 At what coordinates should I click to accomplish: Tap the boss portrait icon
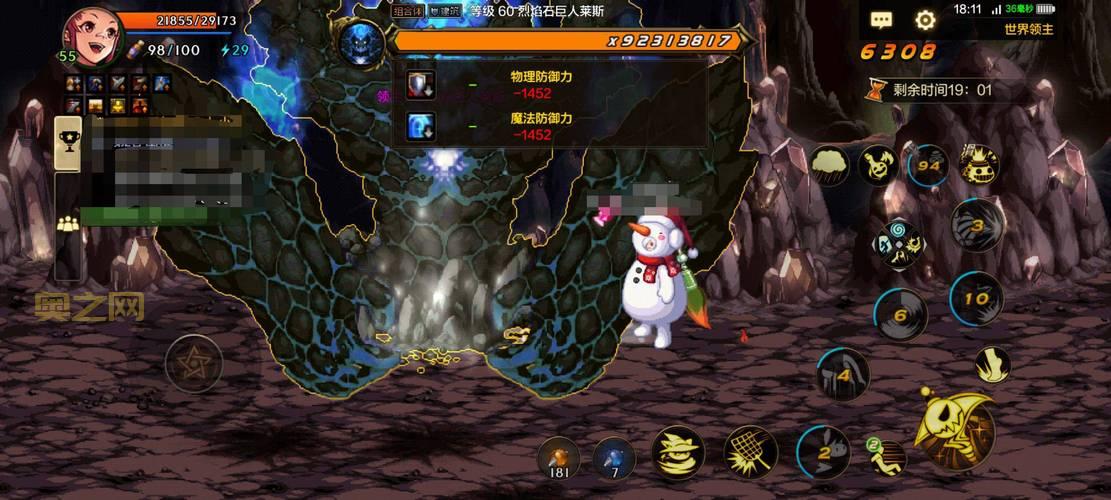[361, 43]
